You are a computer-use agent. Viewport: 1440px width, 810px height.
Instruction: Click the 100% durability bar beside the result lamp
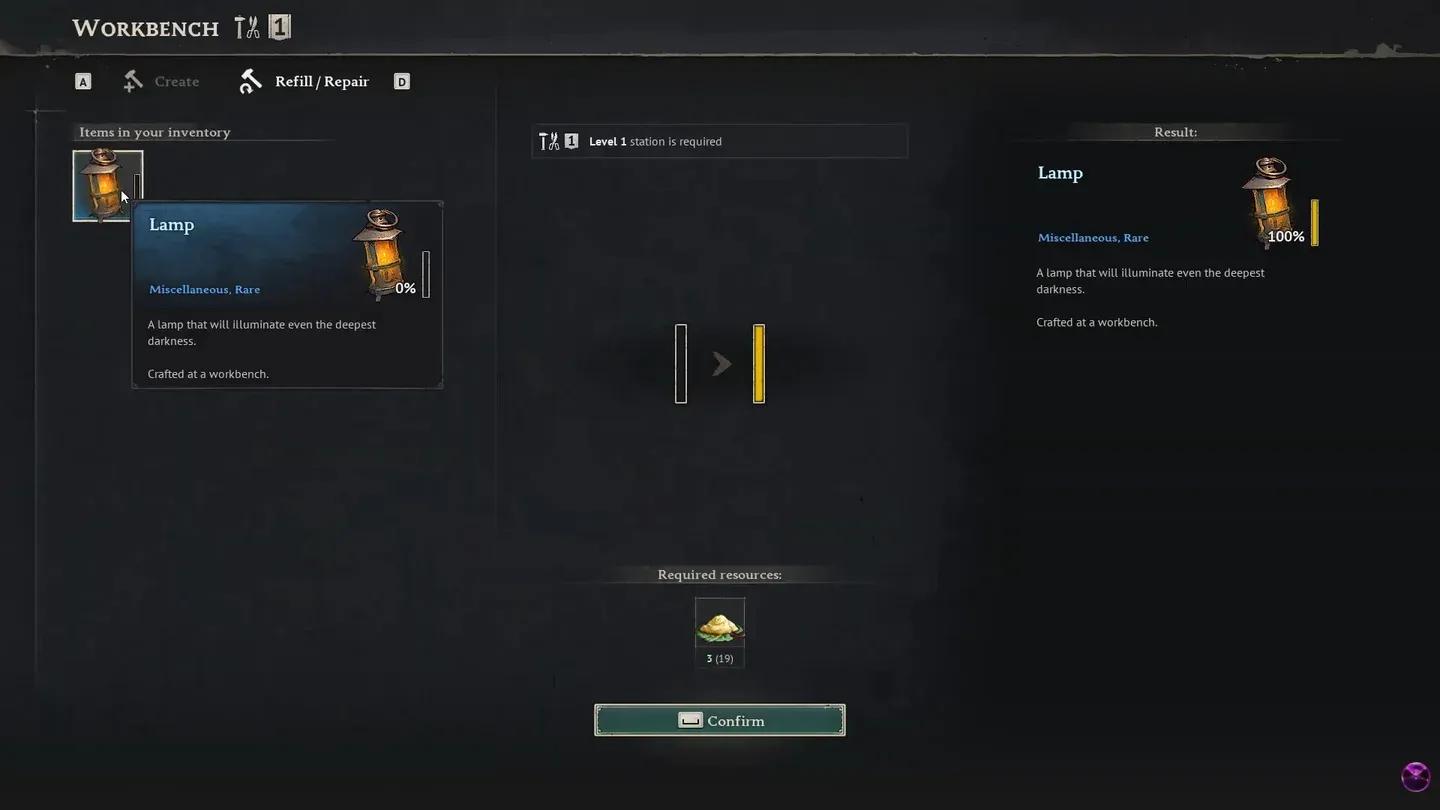click(1314, 222)
